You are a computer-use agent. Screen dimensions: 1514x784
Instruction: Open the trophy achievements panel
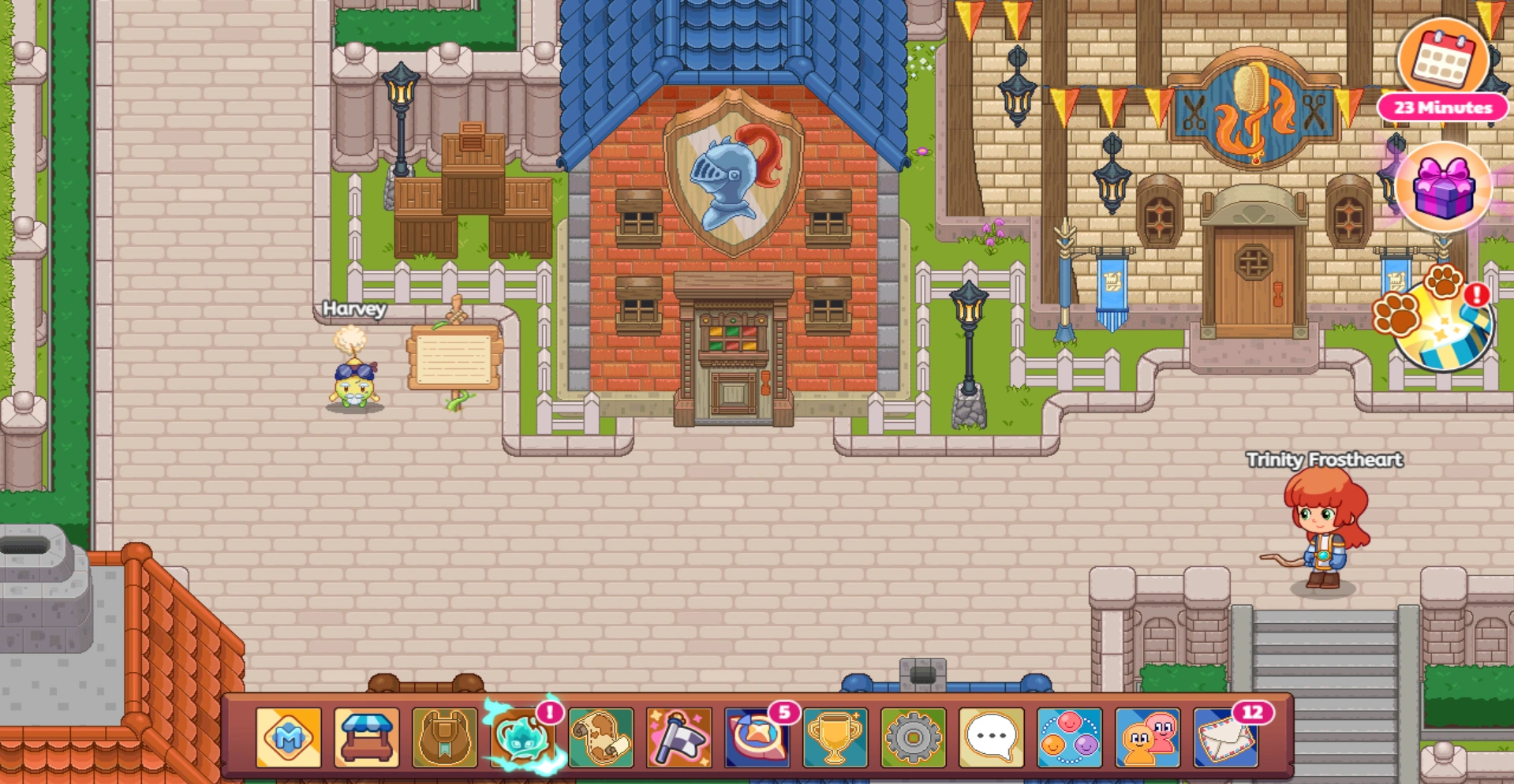tap(835, 737)
